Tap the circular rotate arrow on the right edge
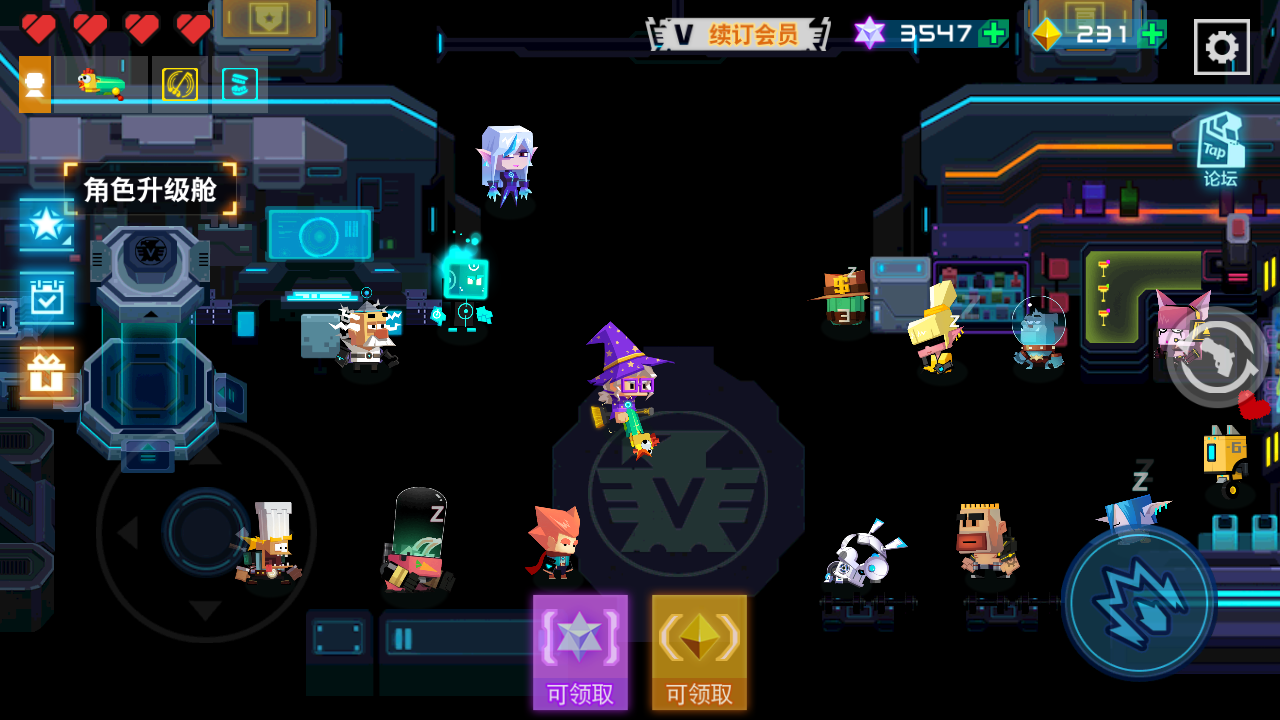Image resolution: width=1280 pixels, height=720 pixels. (x=1218, y=362)
